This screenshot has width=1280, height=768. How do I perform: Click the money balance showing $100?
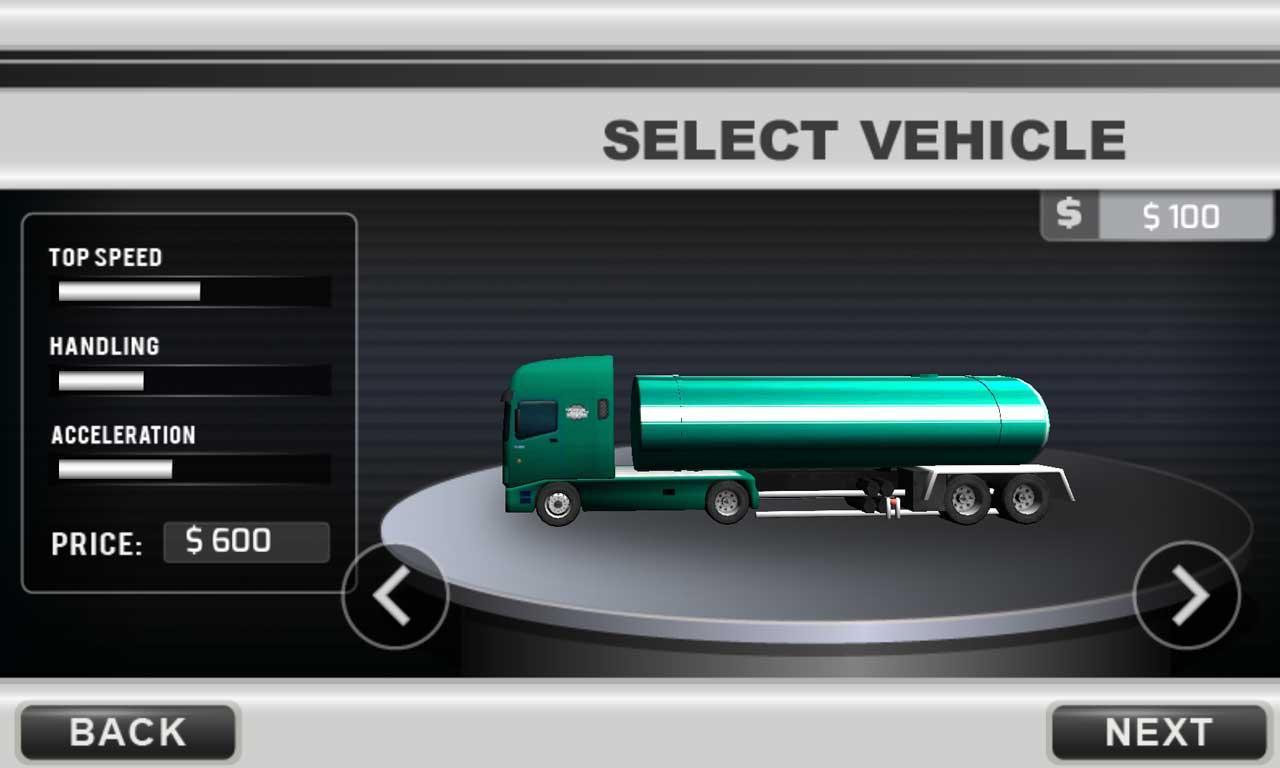point(1185,216)
